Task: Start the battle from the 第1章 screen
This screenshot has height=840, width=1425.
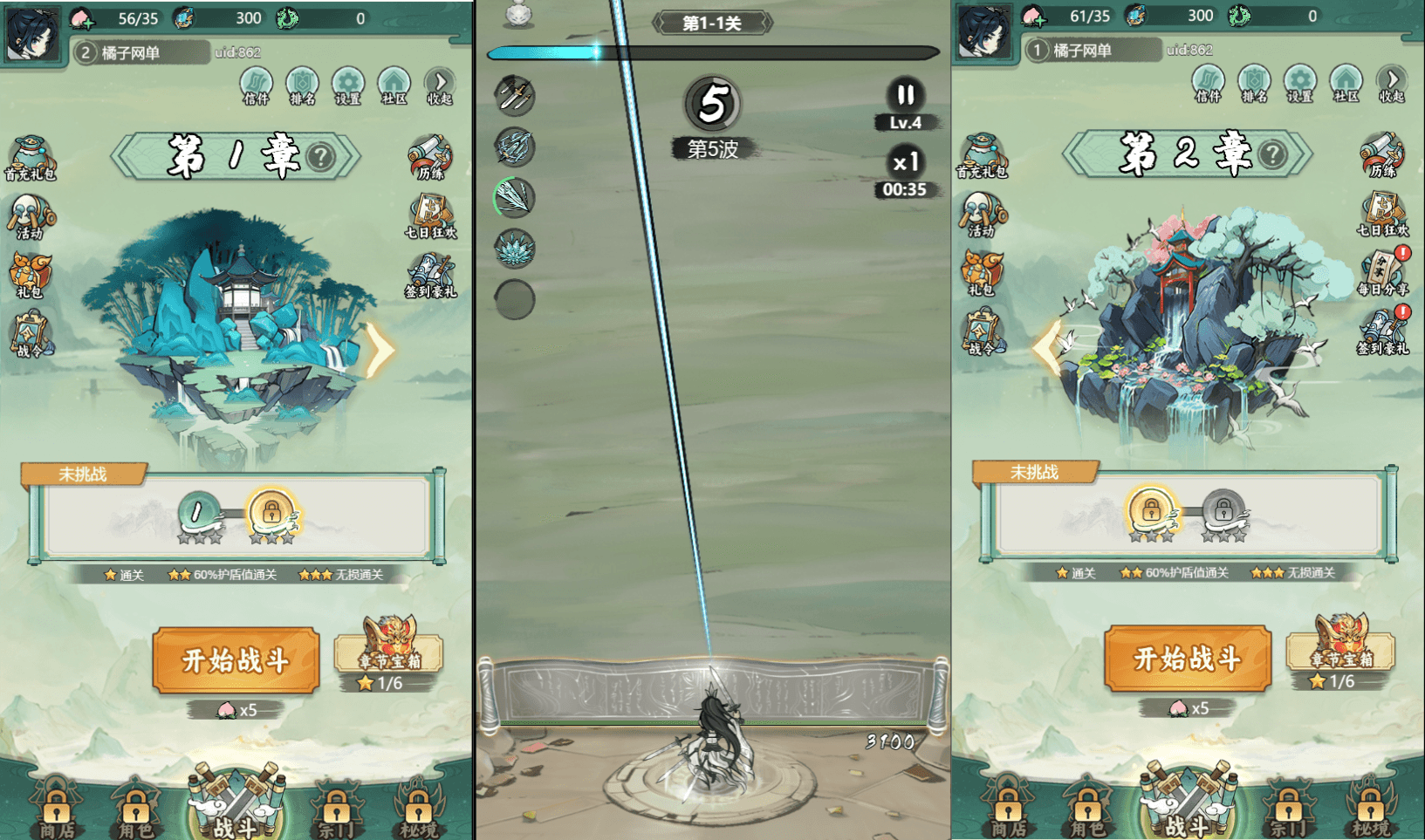Action: pos(236,660)
